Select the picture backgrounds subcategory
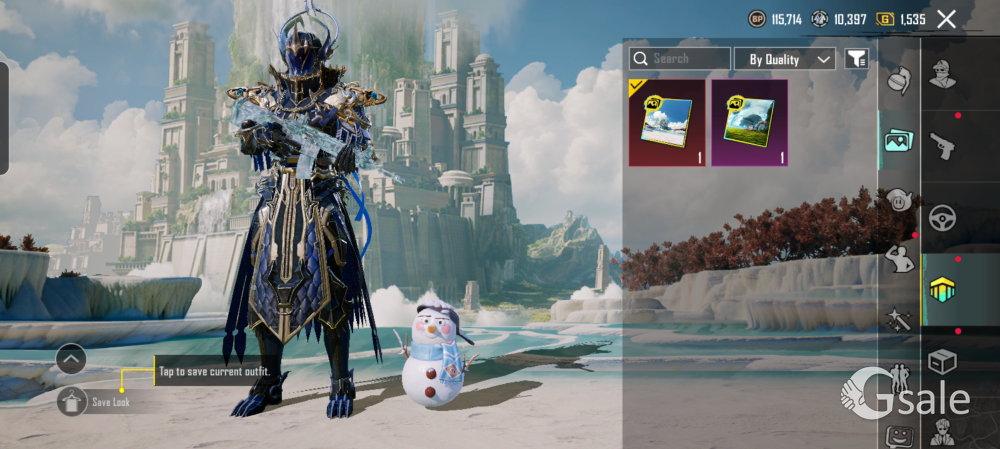 pos(897,141)
